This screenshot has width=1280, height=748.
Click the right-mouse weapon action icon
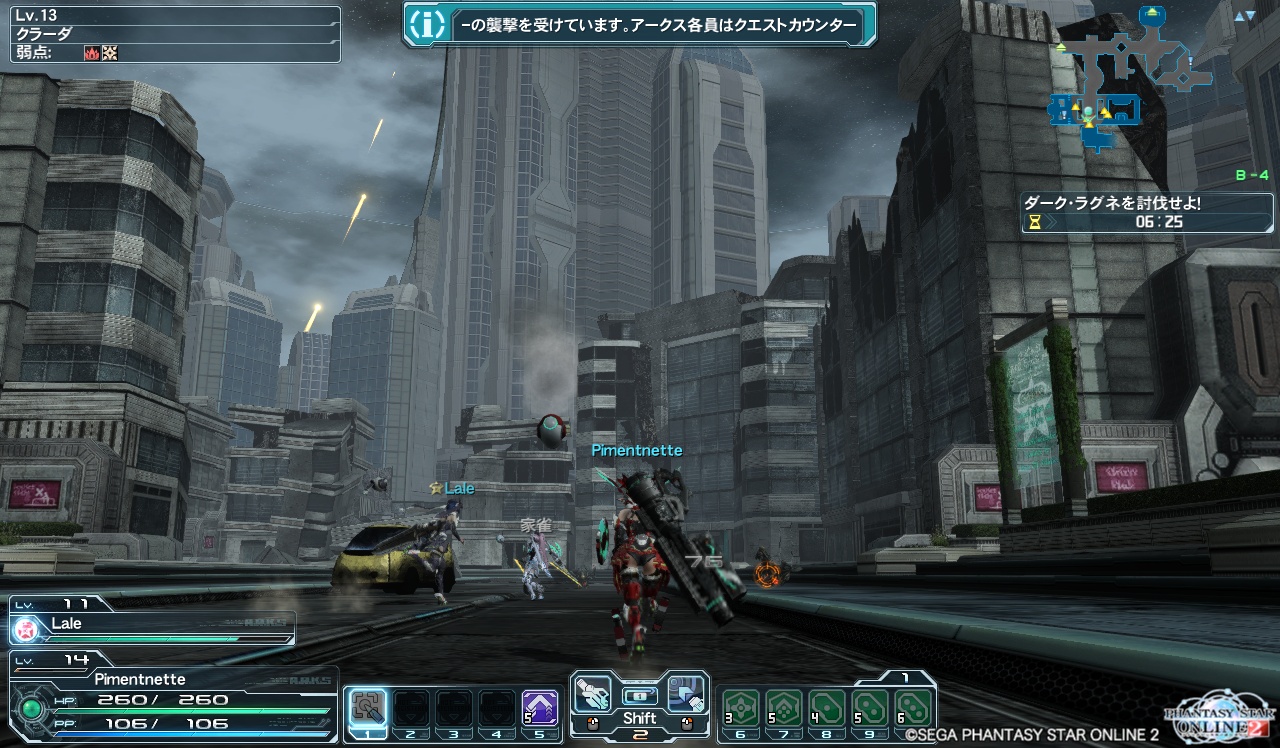click(687, 692)
